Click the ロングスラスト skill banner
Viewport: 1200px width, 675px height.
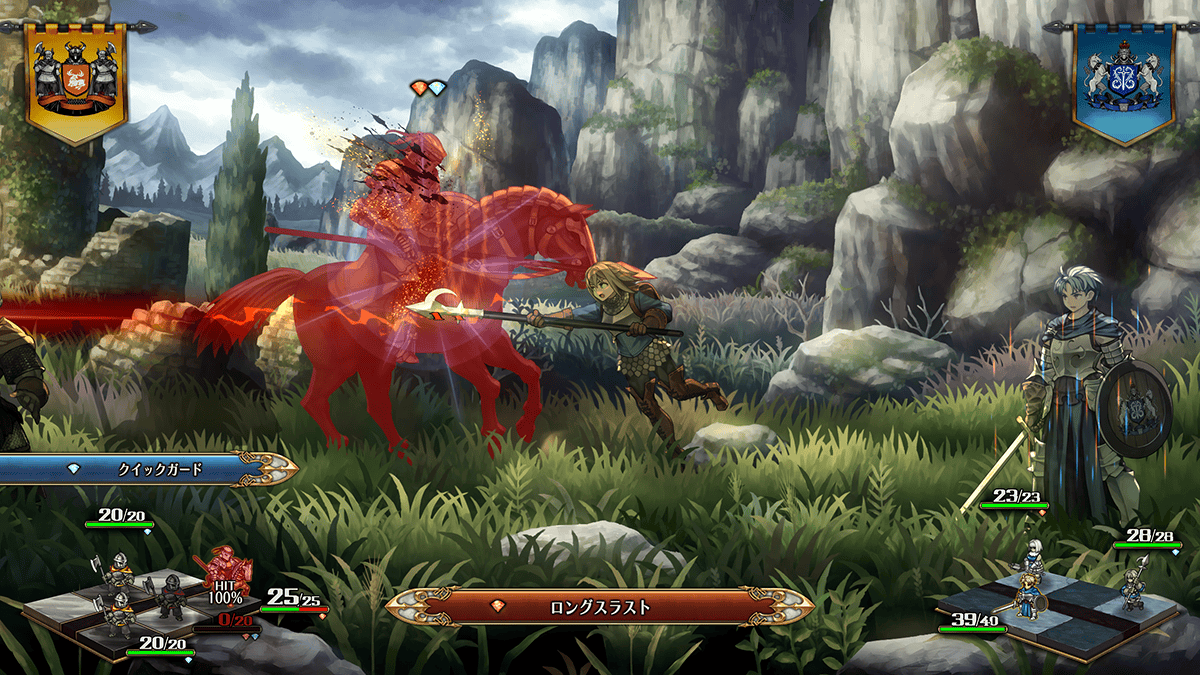coord(600,606)
